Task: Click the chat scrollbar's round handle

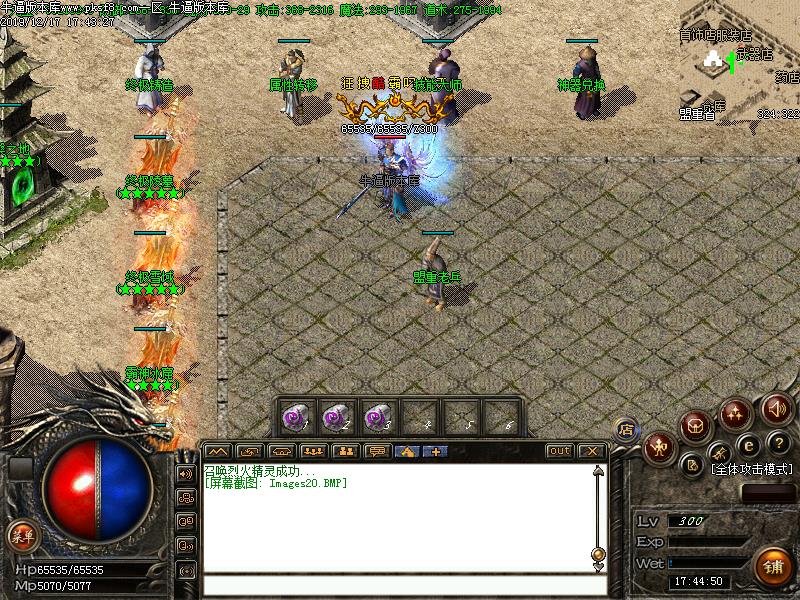Action: tap(598, 554)
